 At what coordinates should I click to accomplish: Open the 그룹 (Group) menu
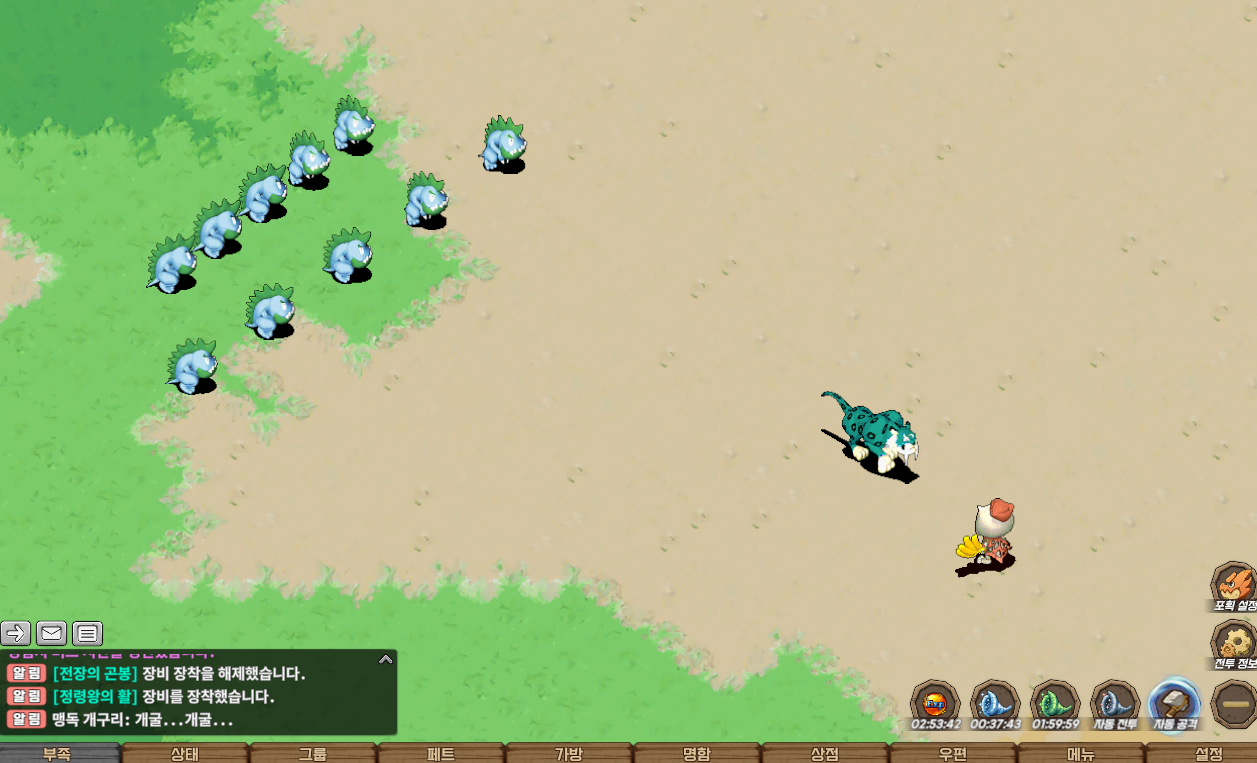tap(313, 753)
